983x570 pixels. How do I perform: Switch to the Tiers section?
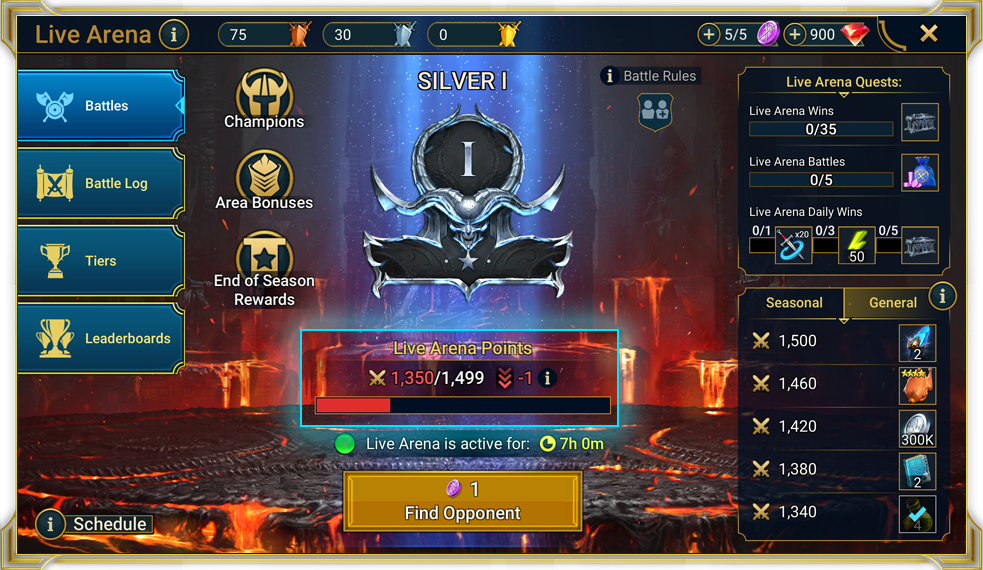[100, 261]
